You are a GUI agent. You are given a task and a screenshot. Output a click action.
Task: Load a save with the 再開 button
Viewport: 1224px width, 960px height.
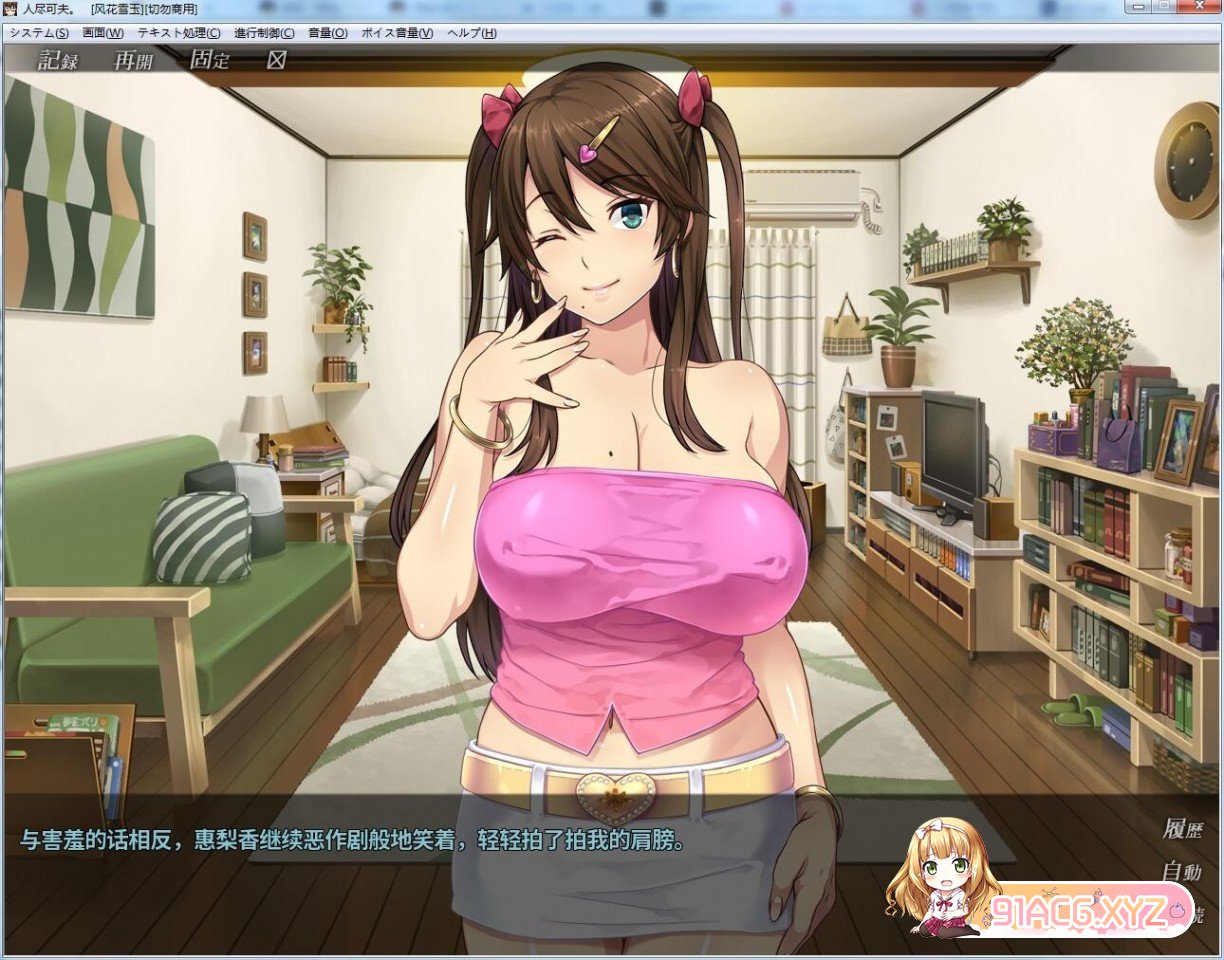[x=133, y=60]
